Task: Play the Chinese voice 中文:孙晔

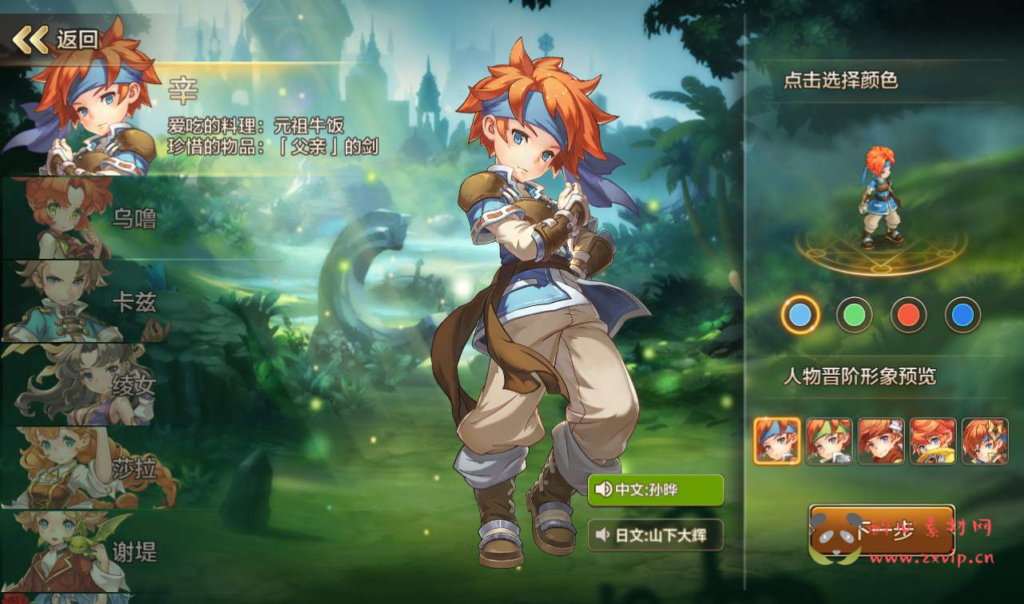Action: [x=655, y=490]
